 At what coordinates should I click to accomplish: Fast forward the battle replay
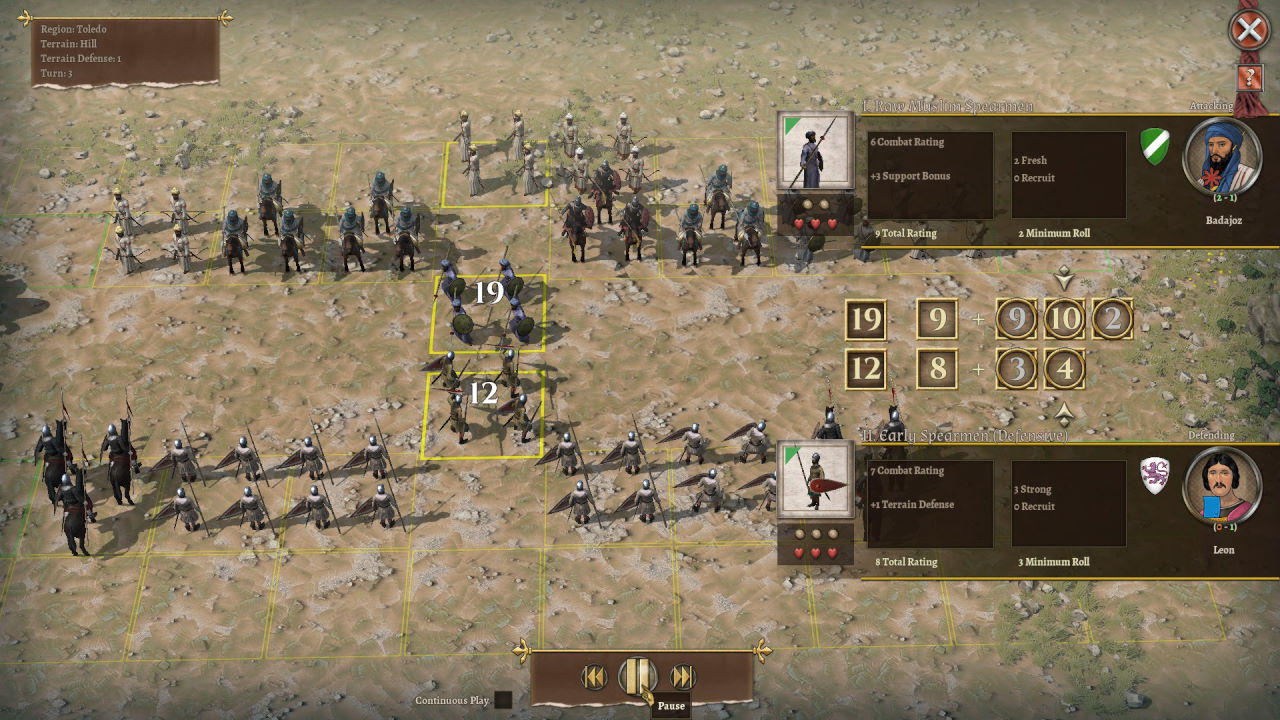(682, 677)
